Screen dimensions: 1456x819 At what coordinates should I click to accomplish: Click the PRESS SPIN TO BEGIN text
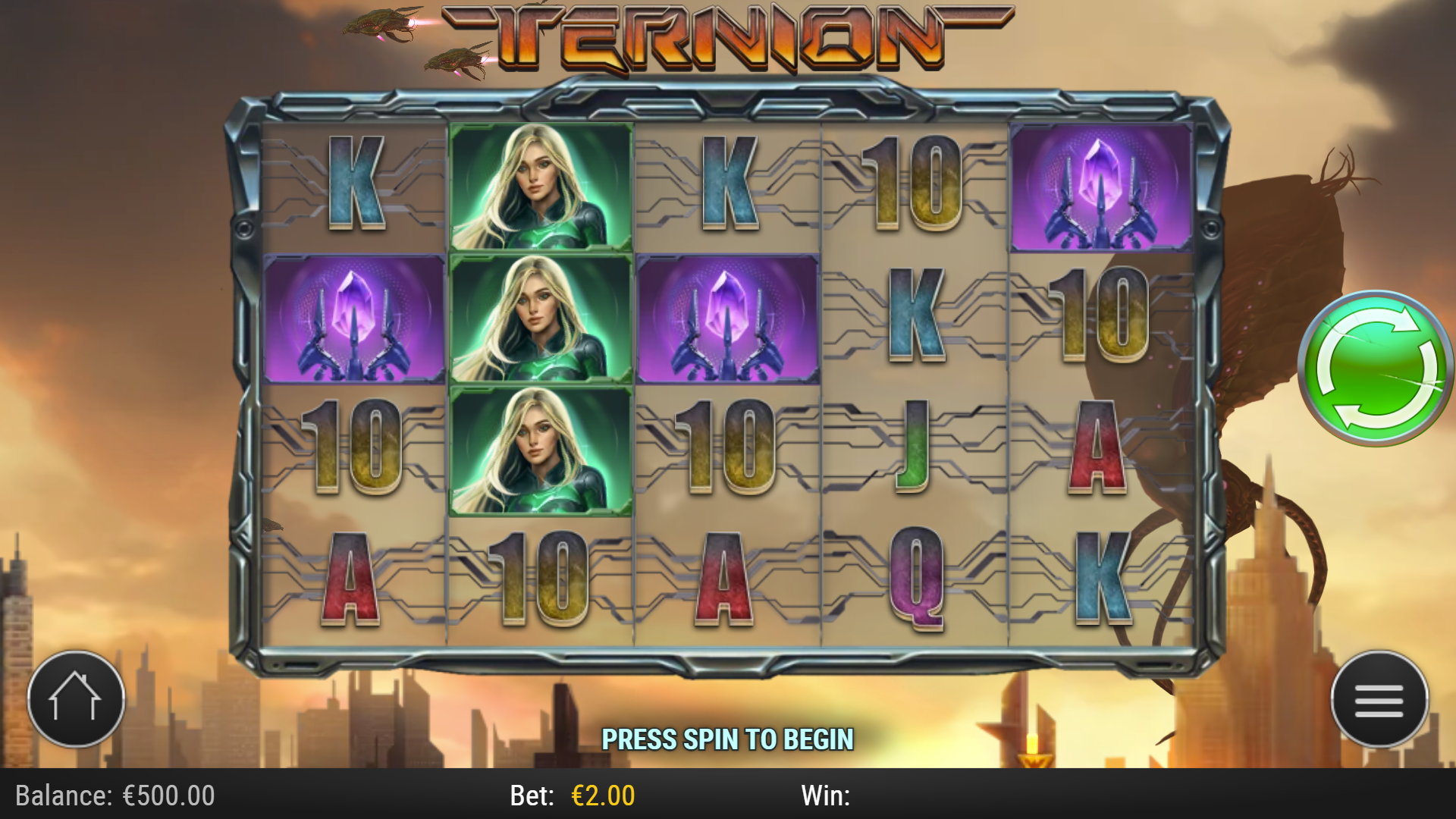(x=728, y=736)
